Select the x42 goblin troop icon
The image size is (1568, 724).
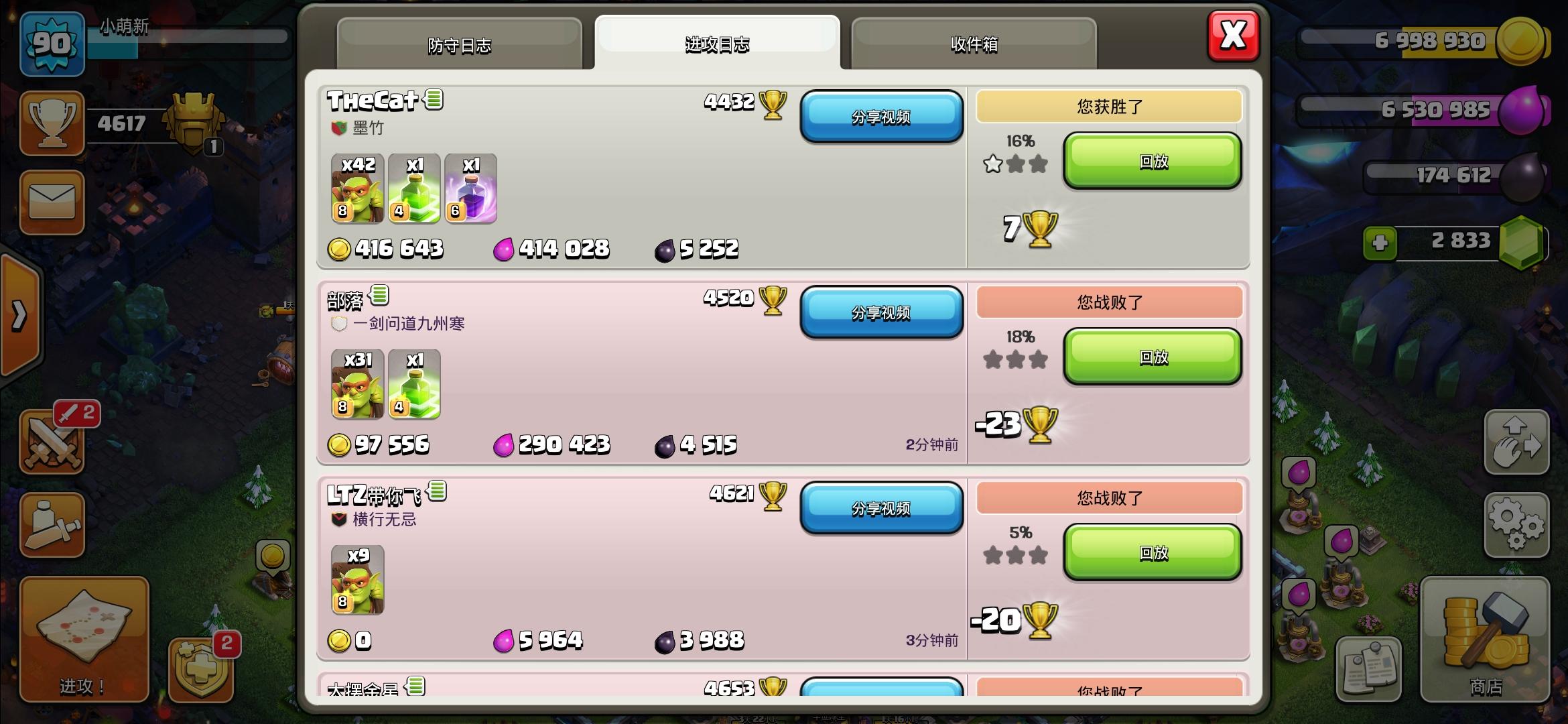point(357,190)
